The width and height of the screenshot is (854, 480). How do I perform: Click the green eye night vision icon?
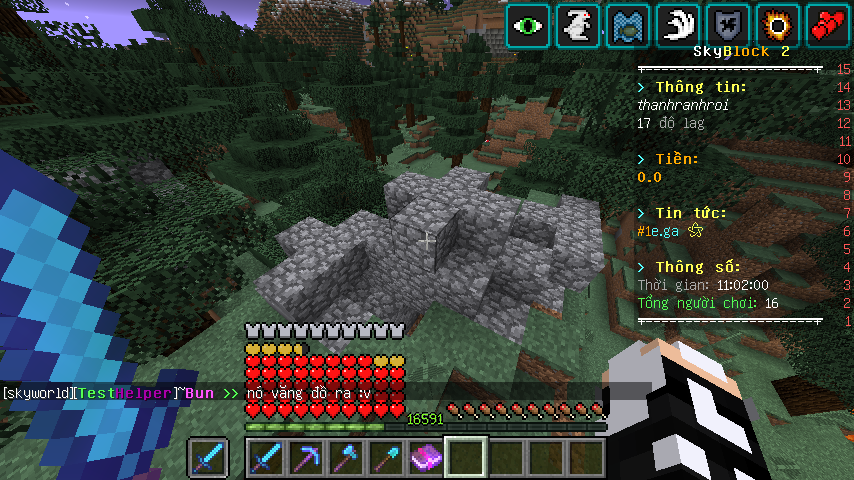tap(528, 25)
